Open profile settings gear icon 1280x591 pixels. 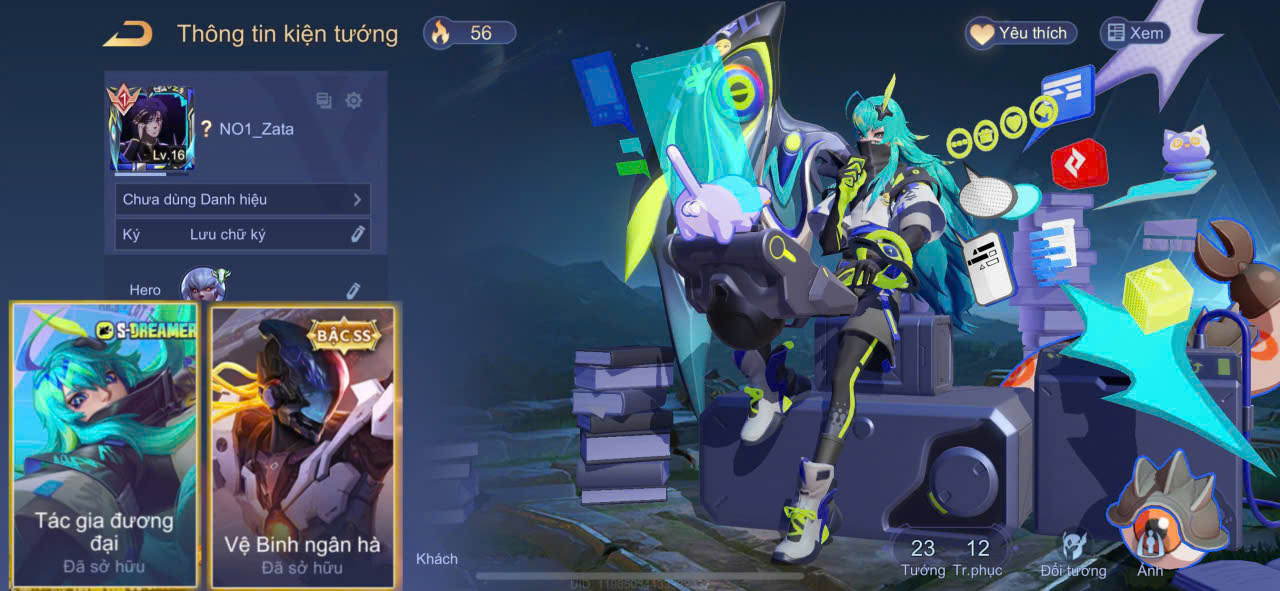pos(353,100)
